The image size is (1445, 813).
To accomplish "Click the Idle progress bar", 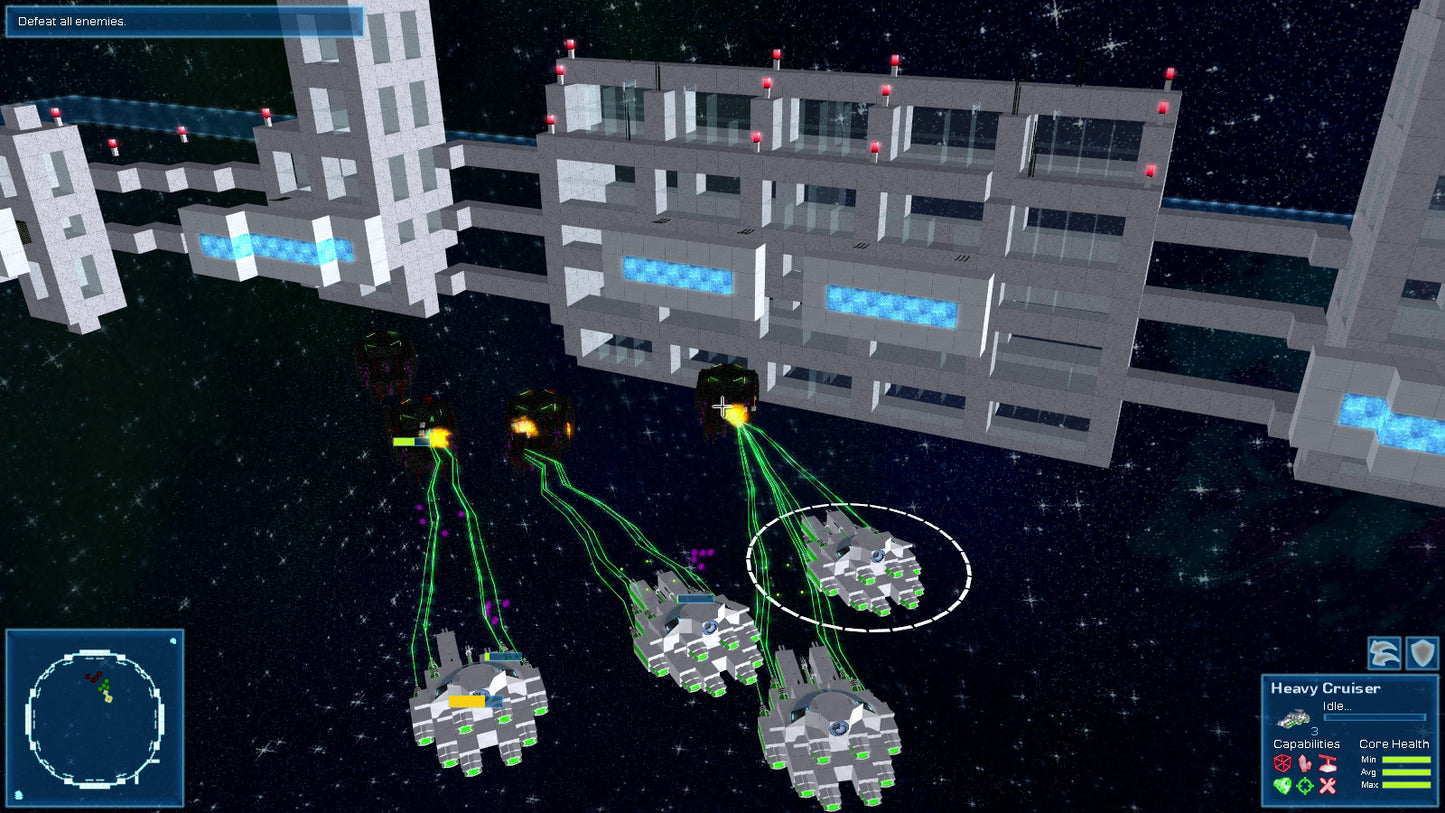I will pyautogui.click(x=1375, y=716).
